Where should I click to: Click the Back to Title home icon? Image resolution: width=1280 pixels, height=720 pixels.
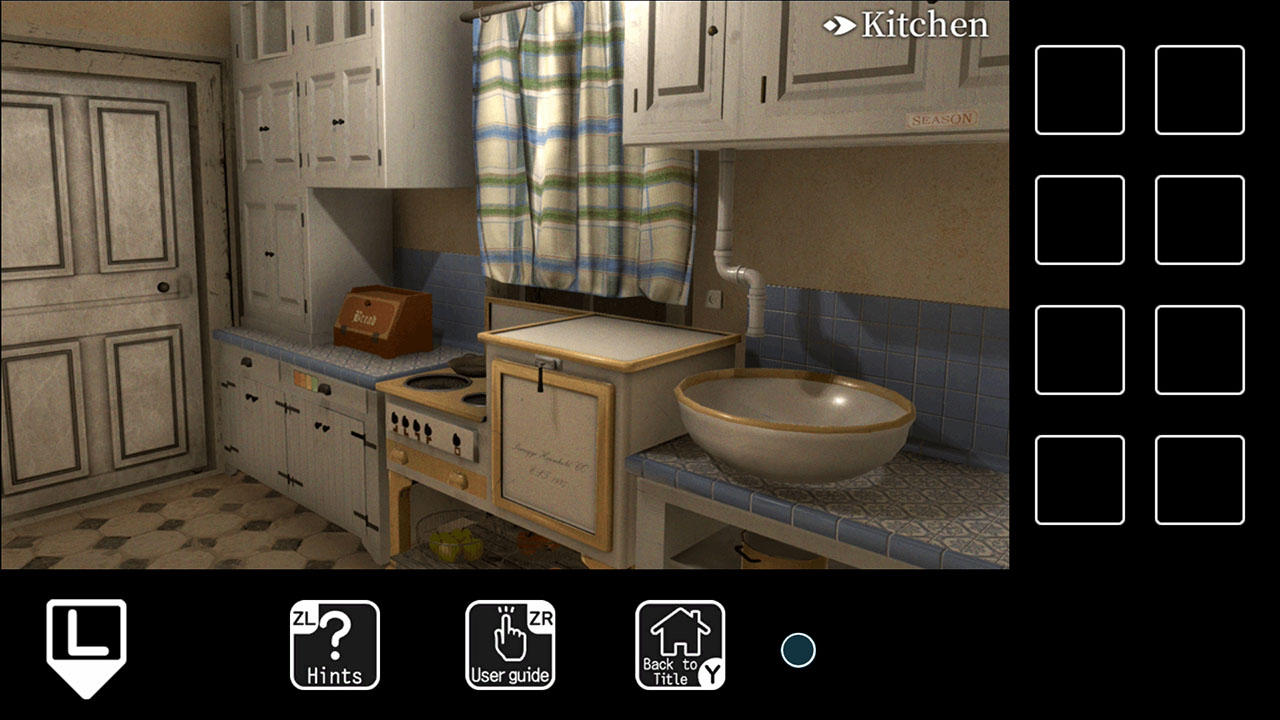[679, 647]
